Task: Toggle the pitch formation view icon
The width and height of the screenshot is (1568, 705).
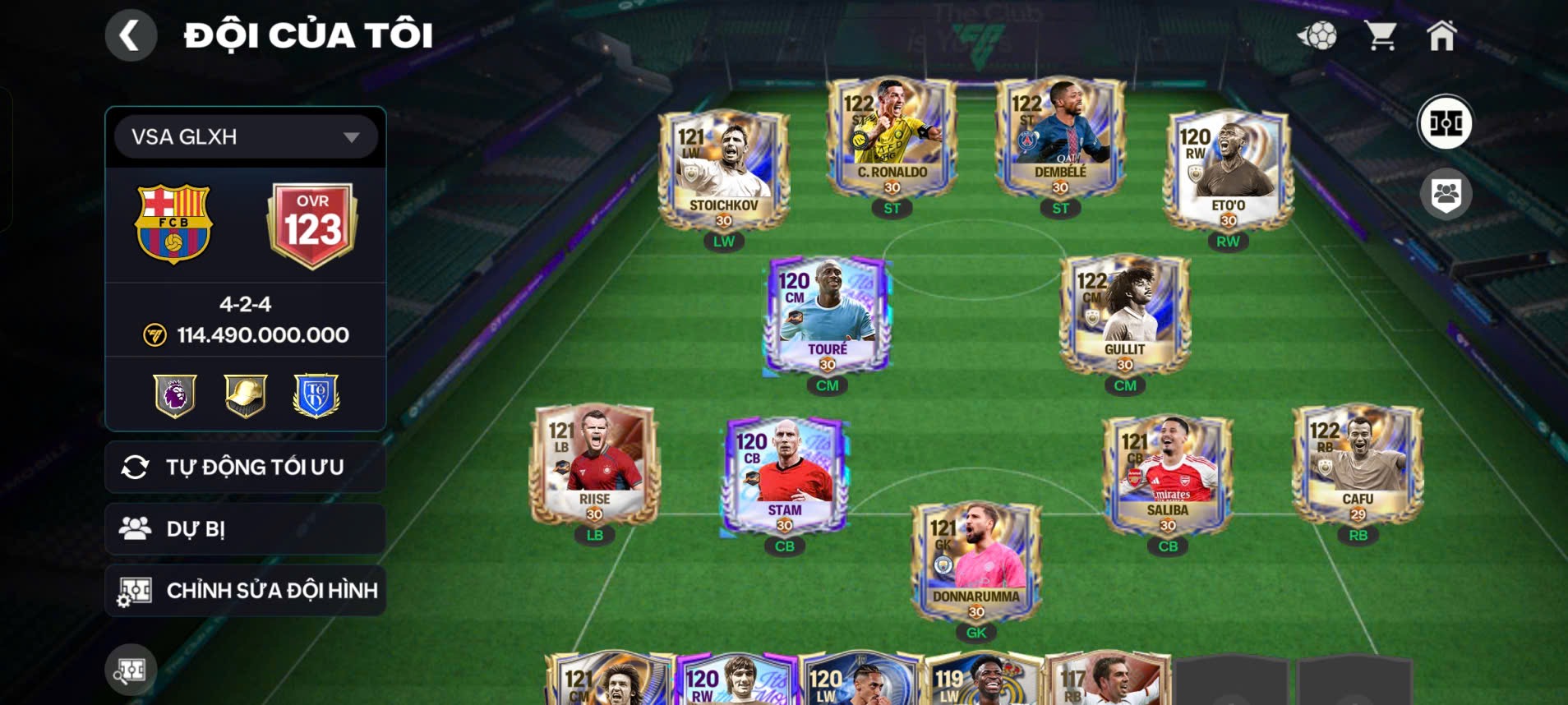Action: point(1445,123)
